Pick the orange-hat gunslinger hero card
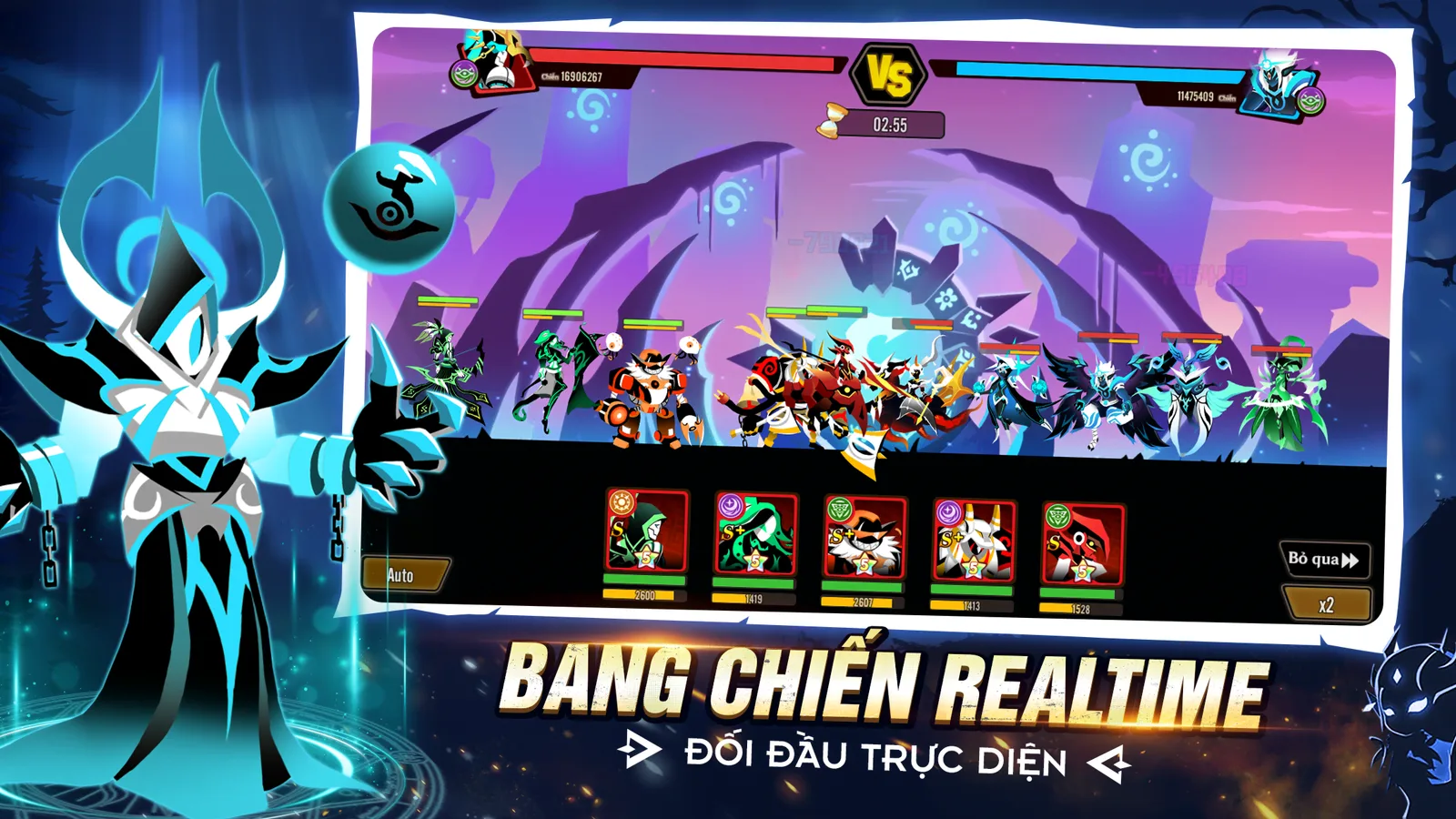1456x819 pixels. click(864, 538)
